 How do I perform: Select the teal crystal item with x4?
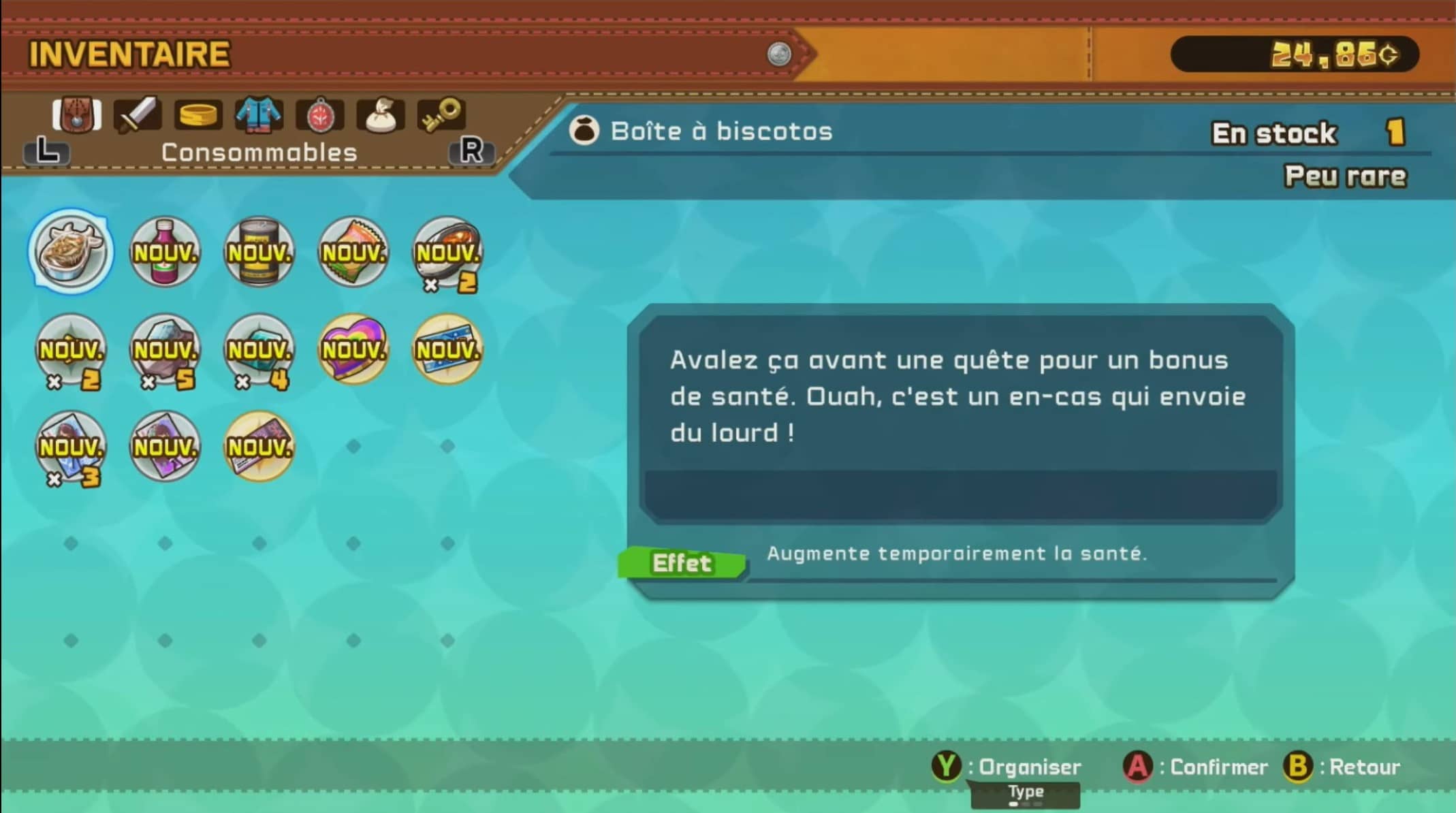point(259,350)
